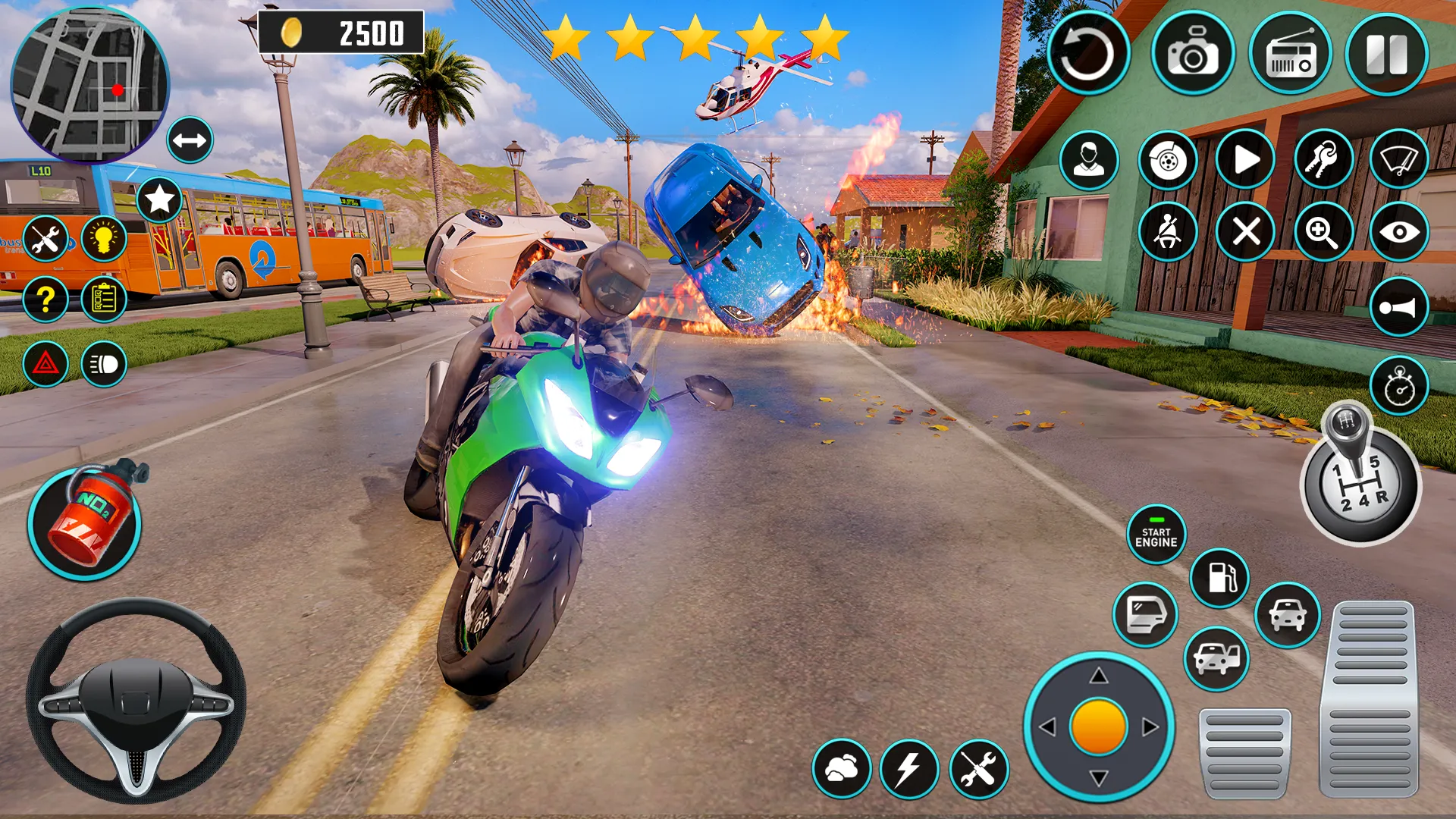The image size is (1456, 819).
Task: Expand the minimap with the double-arrow button
Action: point(190,139)
